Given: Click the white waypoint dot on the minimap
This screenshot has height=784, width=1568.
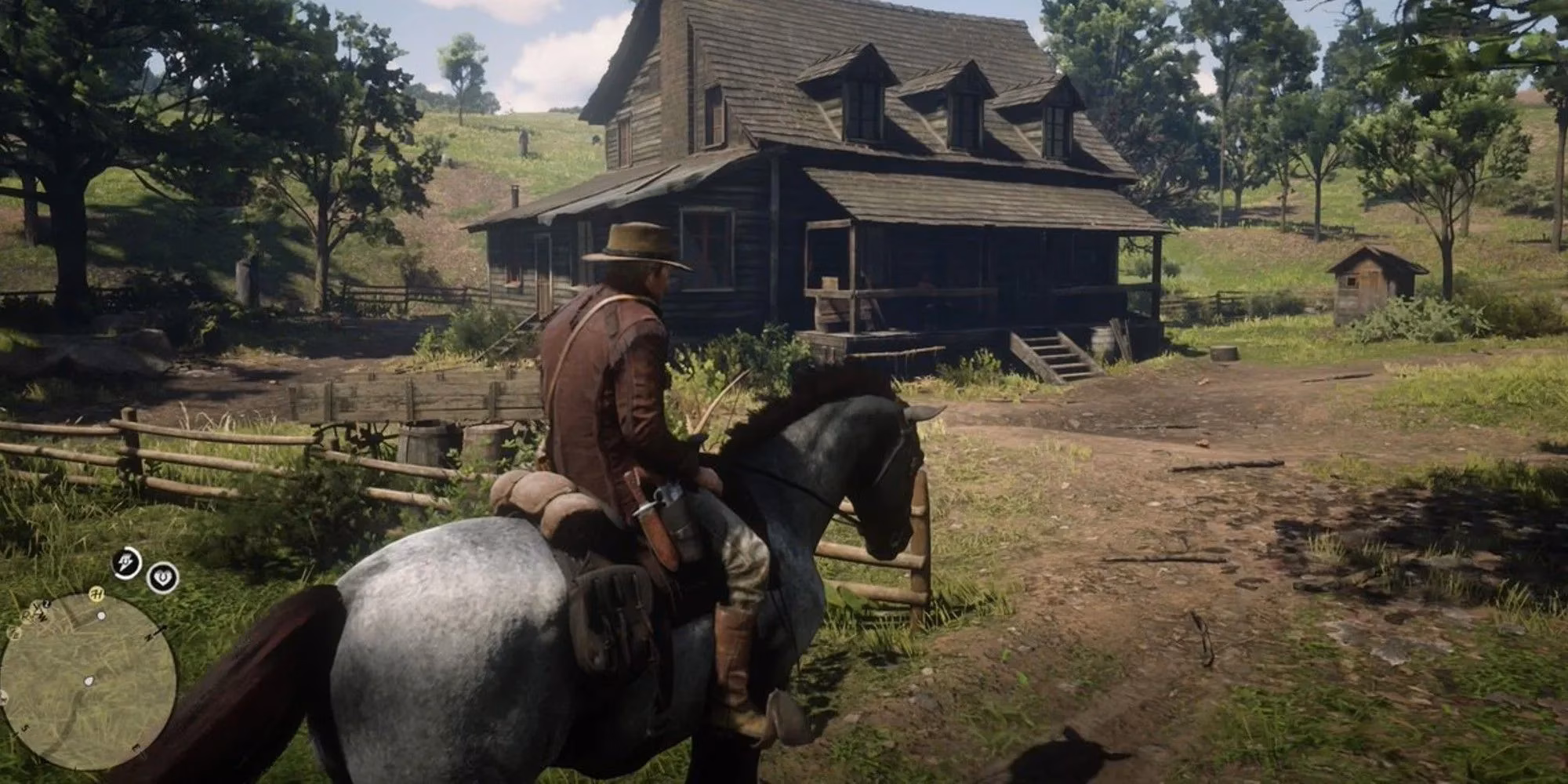Looking at the screenshot, I should [101, 615].
